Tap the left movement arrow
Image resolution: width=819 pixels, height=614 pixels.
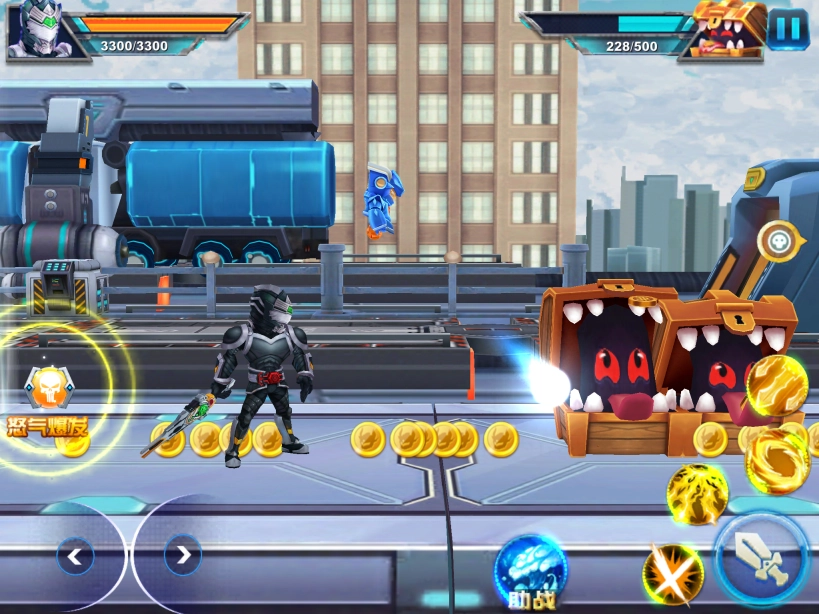(x=75, y=555)
